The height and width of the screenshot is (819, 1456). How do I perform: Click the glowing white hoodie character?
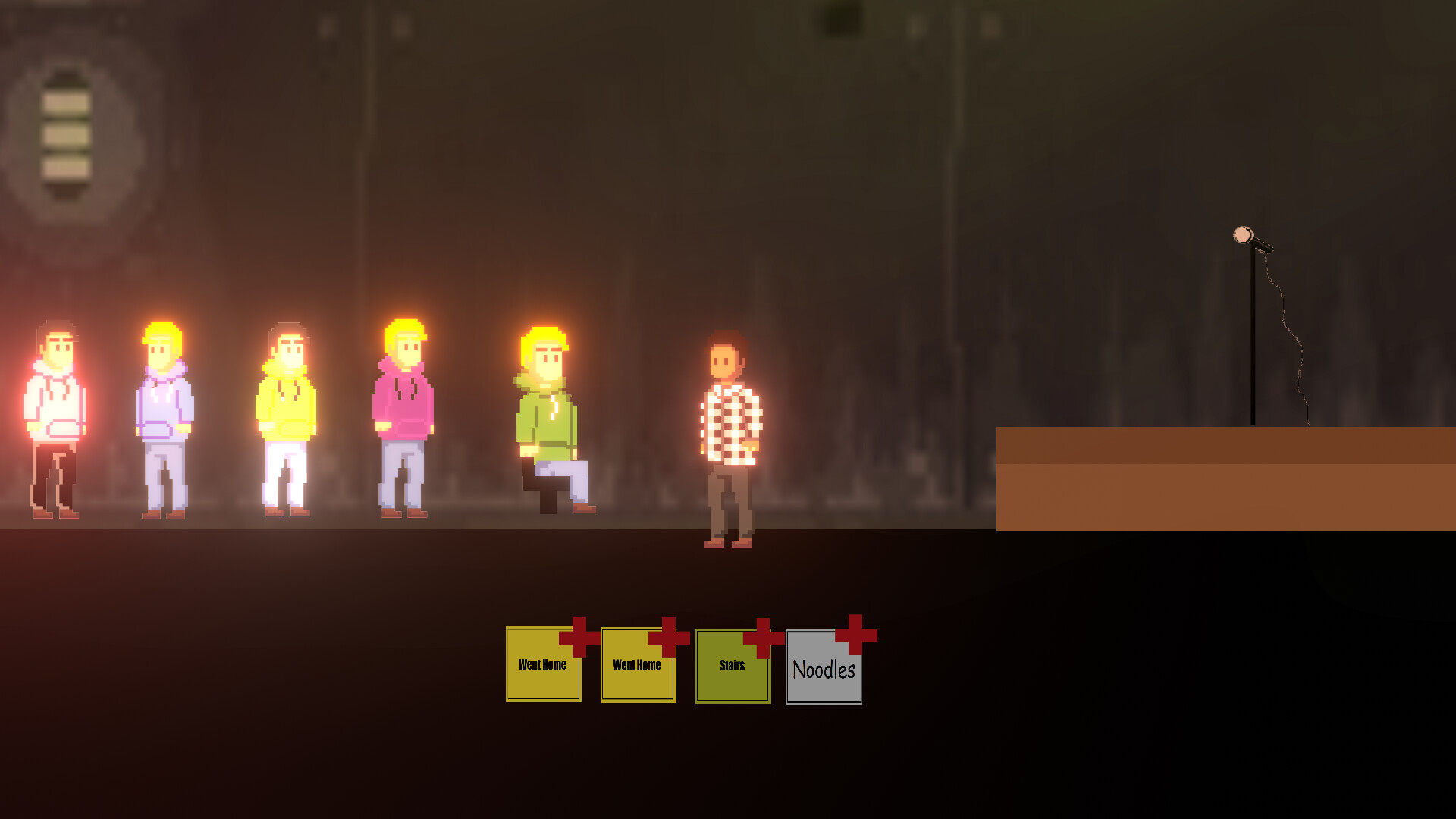[x=55, y=417]
